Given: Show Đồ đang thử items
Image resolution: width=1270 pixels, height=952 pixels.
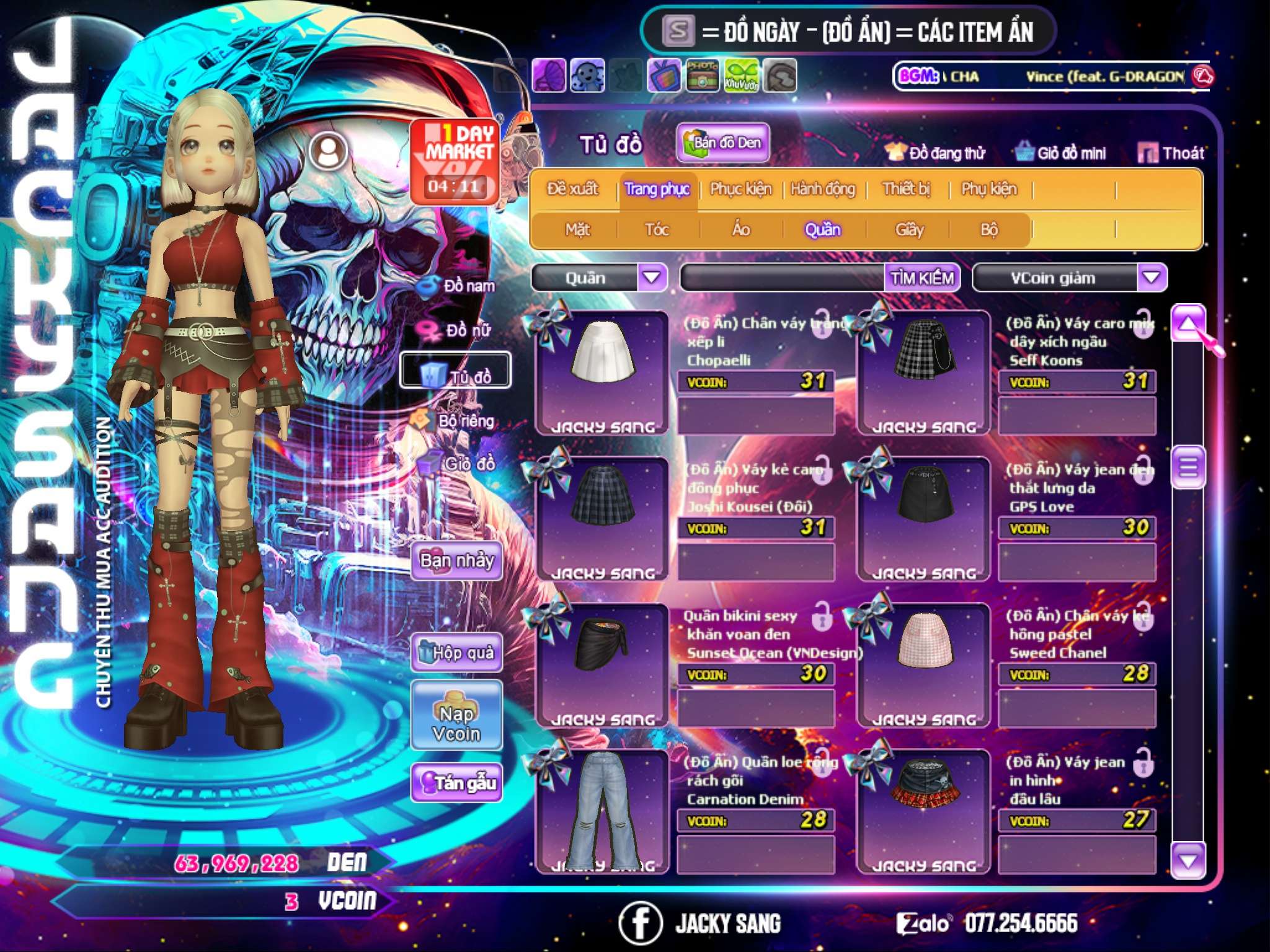Looking at the screenshot, I should pos(936,153).
